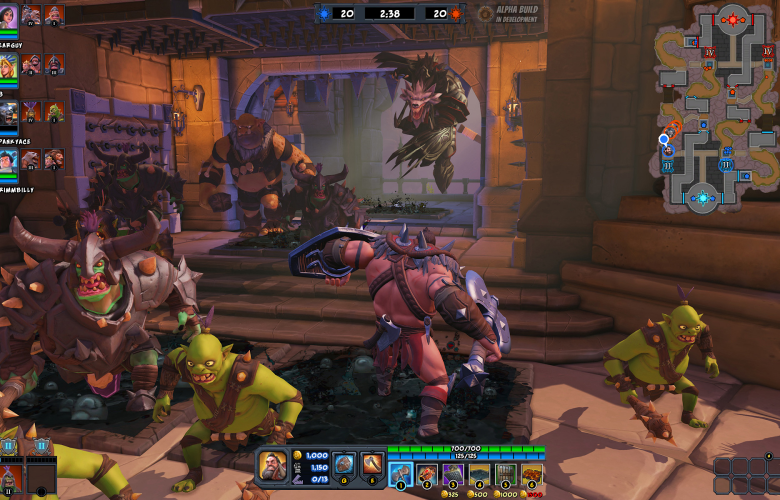780x500 pixels.
Task: Activate the axe throw ability icon
Action: click(x=372, y=464)
